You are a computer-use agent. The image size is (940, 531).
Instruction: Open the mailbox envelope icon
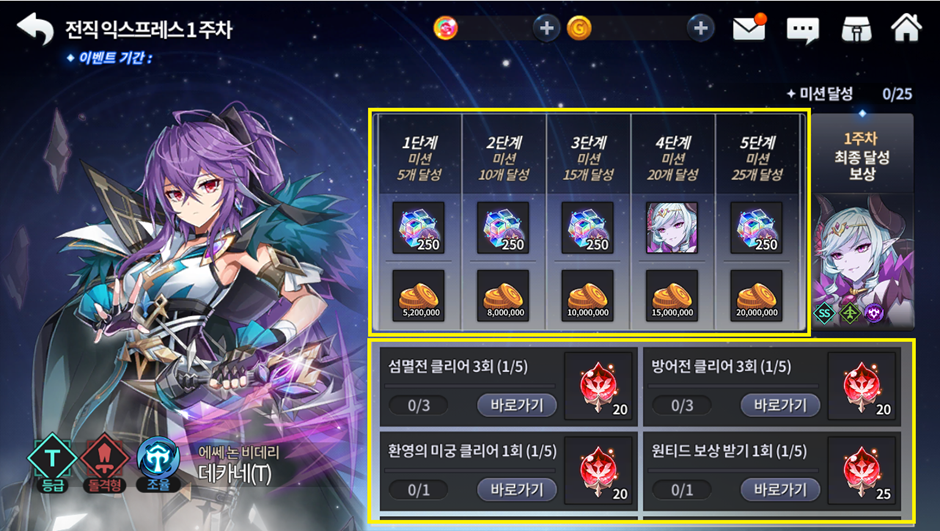tap(749, 28)
